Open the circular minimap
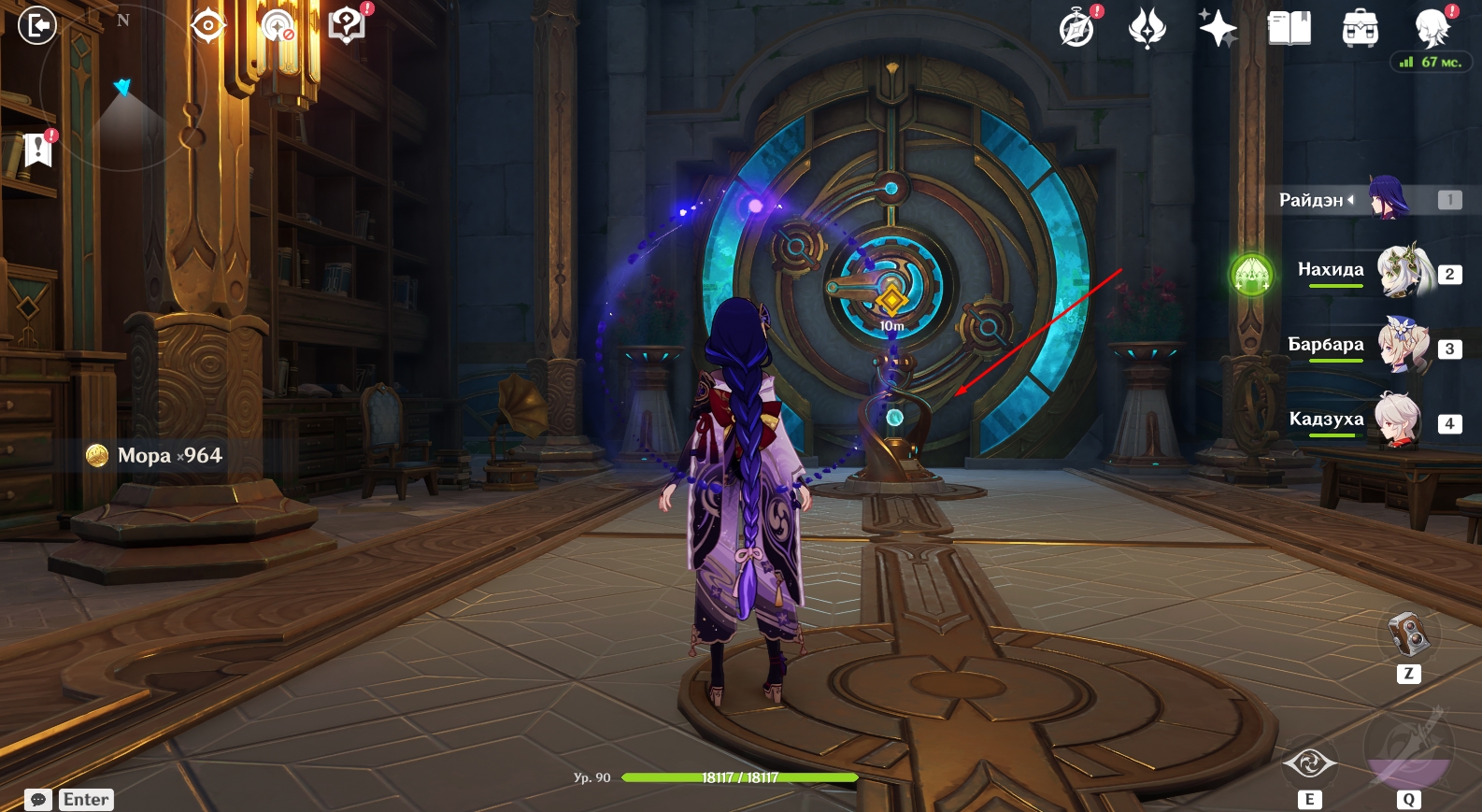This screenshot has height=812, width=1482. tap(123, 89)
